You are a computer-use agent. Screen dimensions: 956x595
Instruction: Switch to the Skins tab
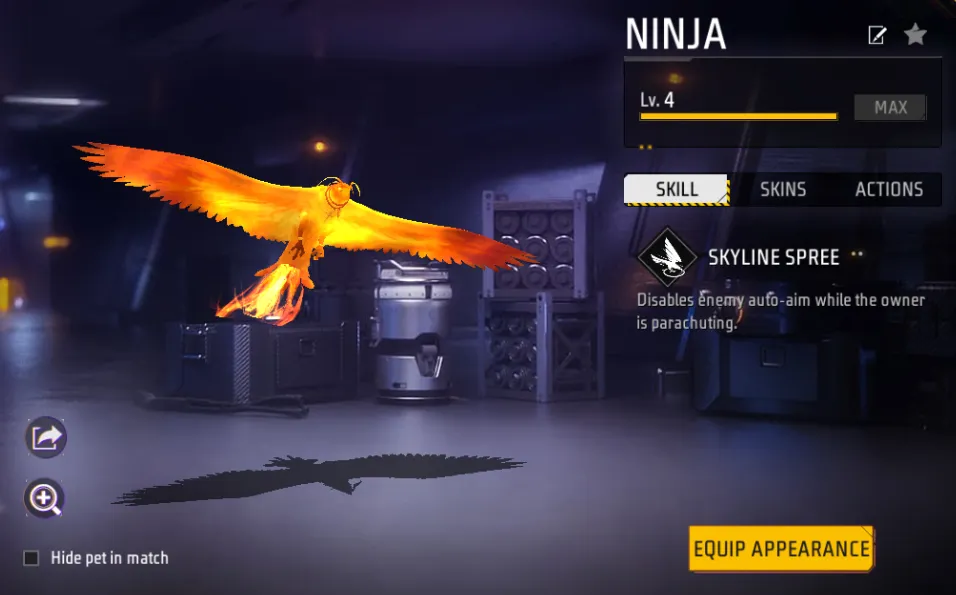click(x=782, y=189)
